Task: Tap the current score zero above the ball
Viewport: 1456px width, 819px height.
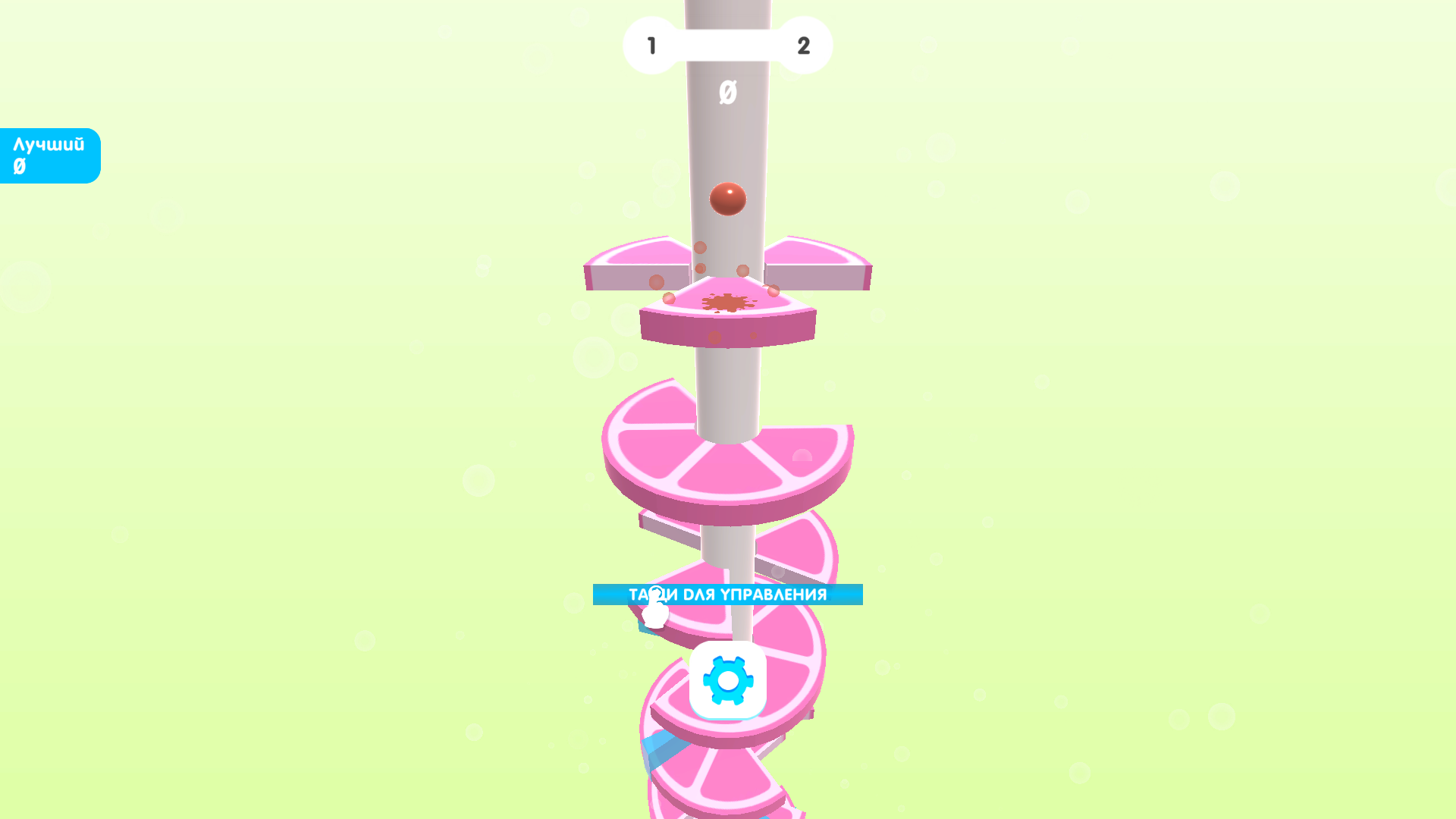Action: [728, 93]
